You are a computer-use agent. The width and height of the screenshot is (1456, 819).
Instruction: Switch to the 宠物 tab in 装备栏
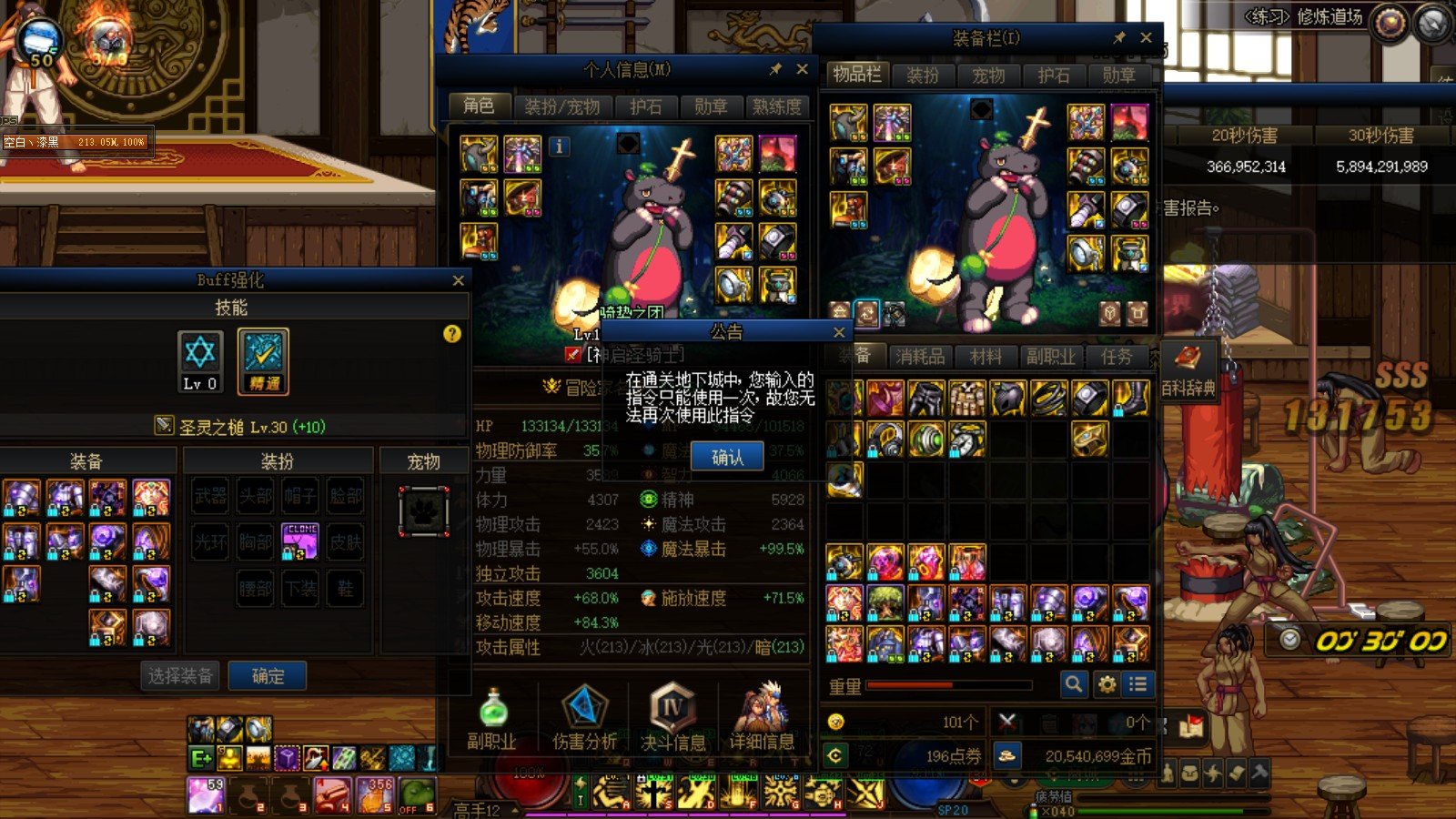click(988, 76)
